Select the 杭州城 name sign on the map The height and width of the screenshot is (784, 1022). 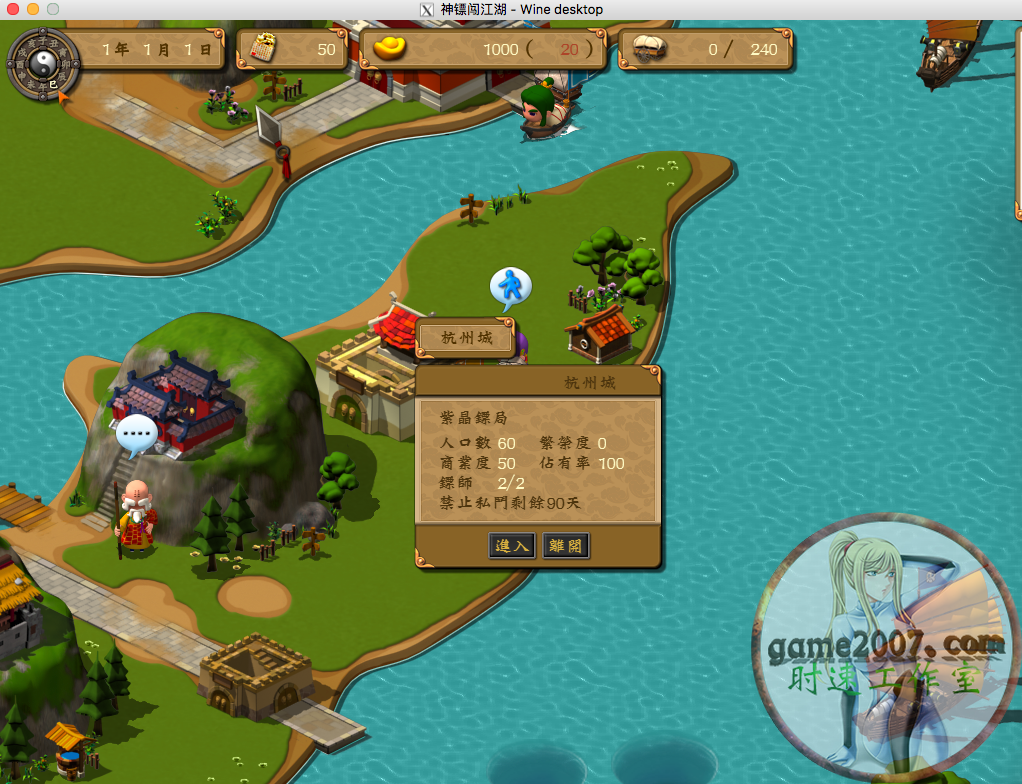tap(467, 338)
